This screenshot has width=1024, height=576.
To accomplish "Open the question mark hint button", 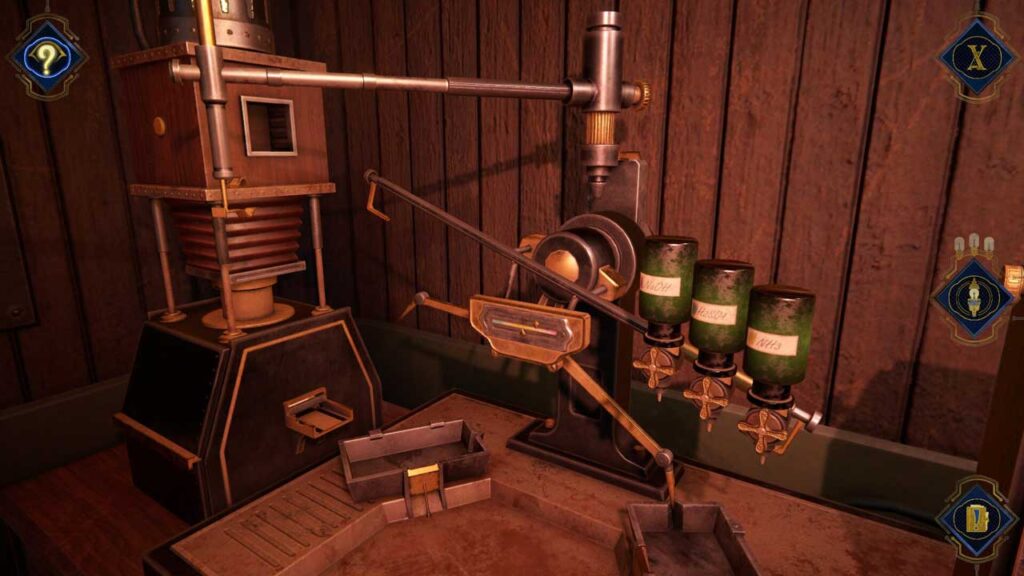I will [46, 56].
